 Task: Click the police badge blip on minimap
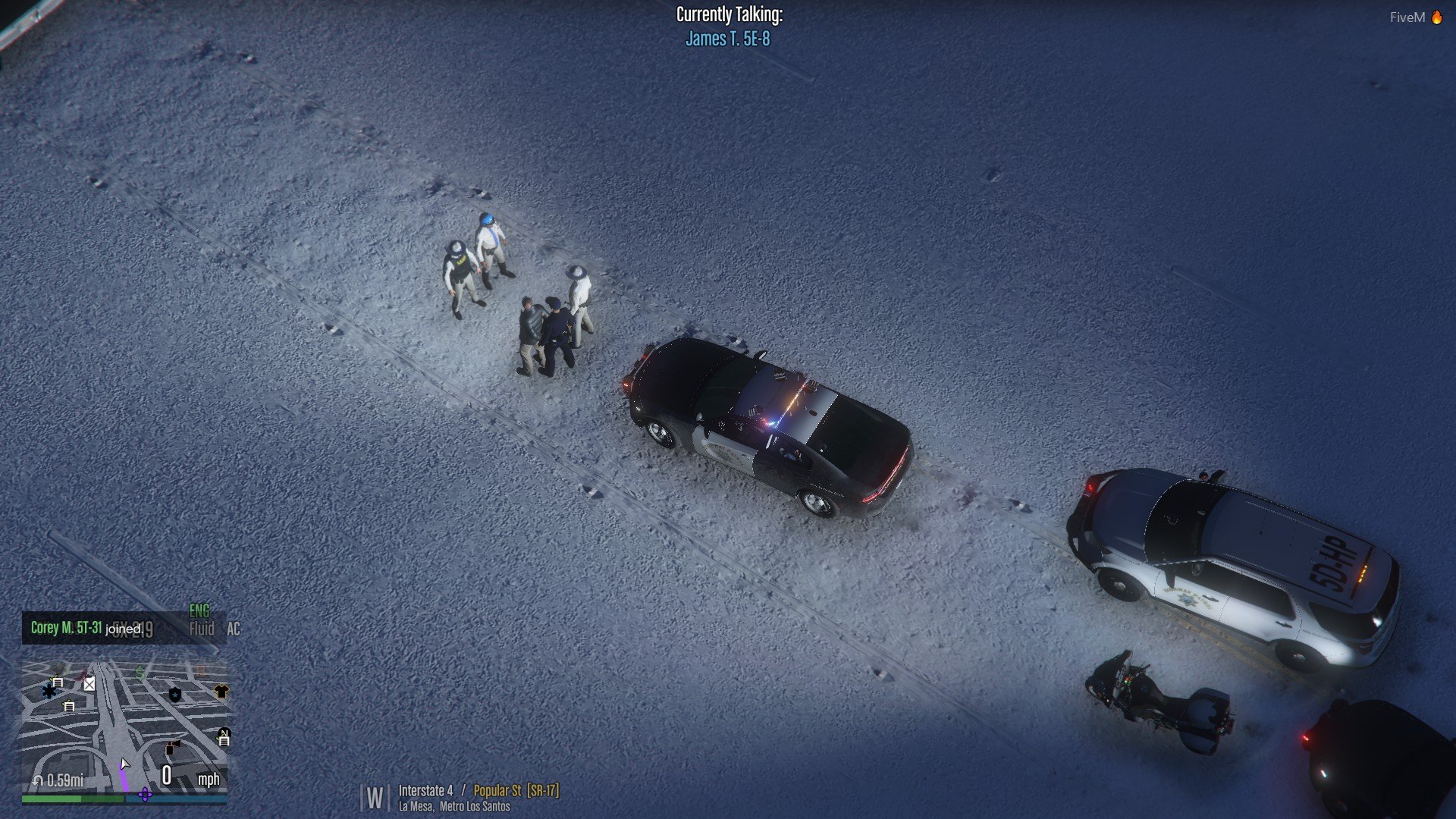coord(175,695)
